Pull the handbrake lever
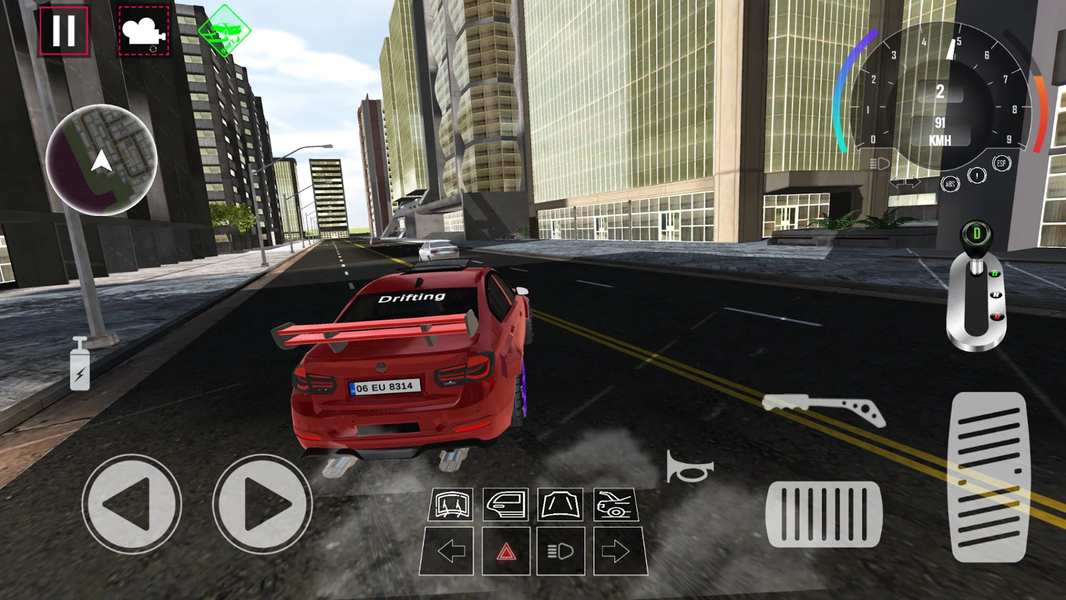 tap(824, 408)
